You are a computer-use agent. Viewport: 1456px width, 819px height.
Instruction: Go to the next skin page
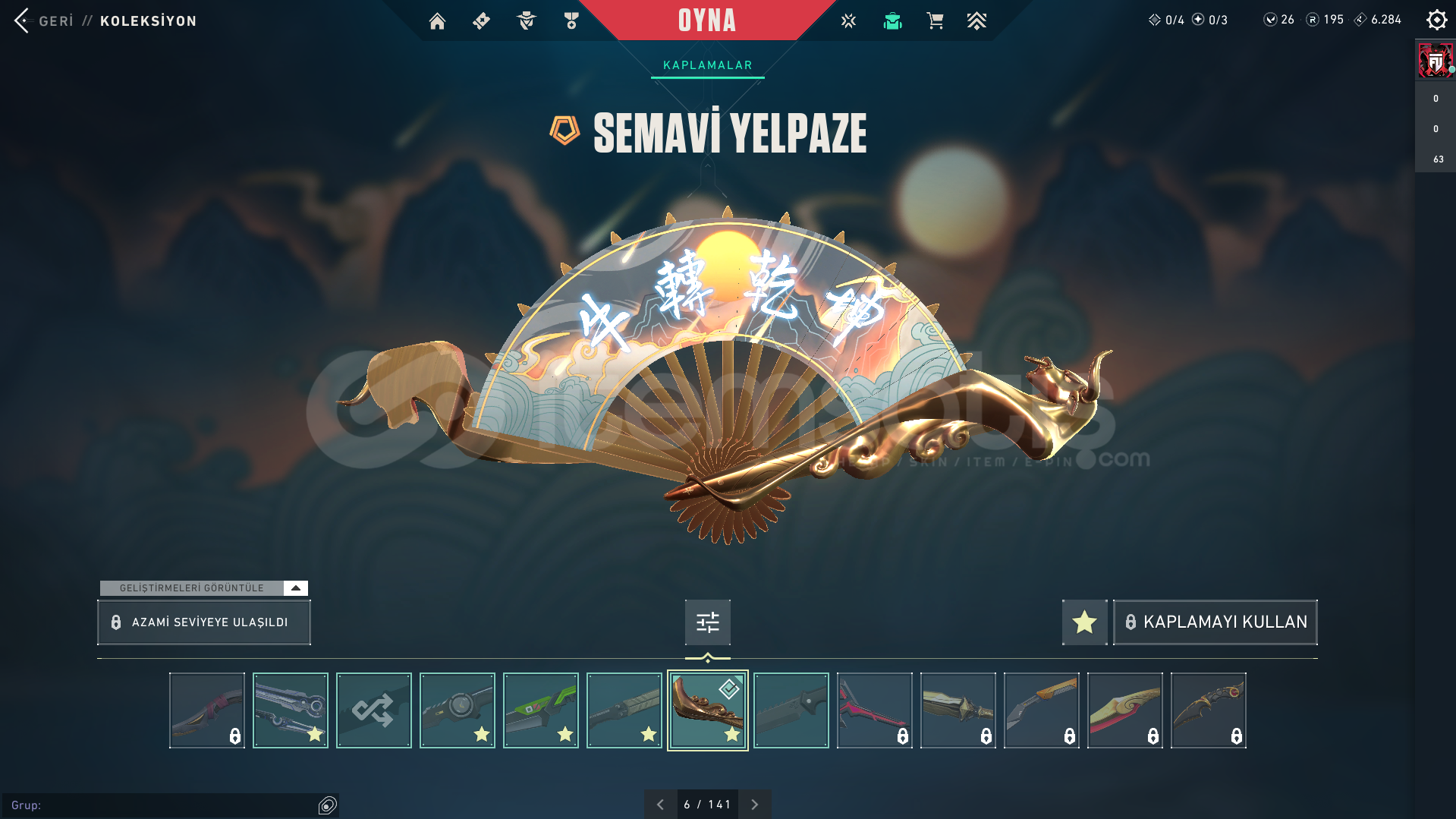755,805
